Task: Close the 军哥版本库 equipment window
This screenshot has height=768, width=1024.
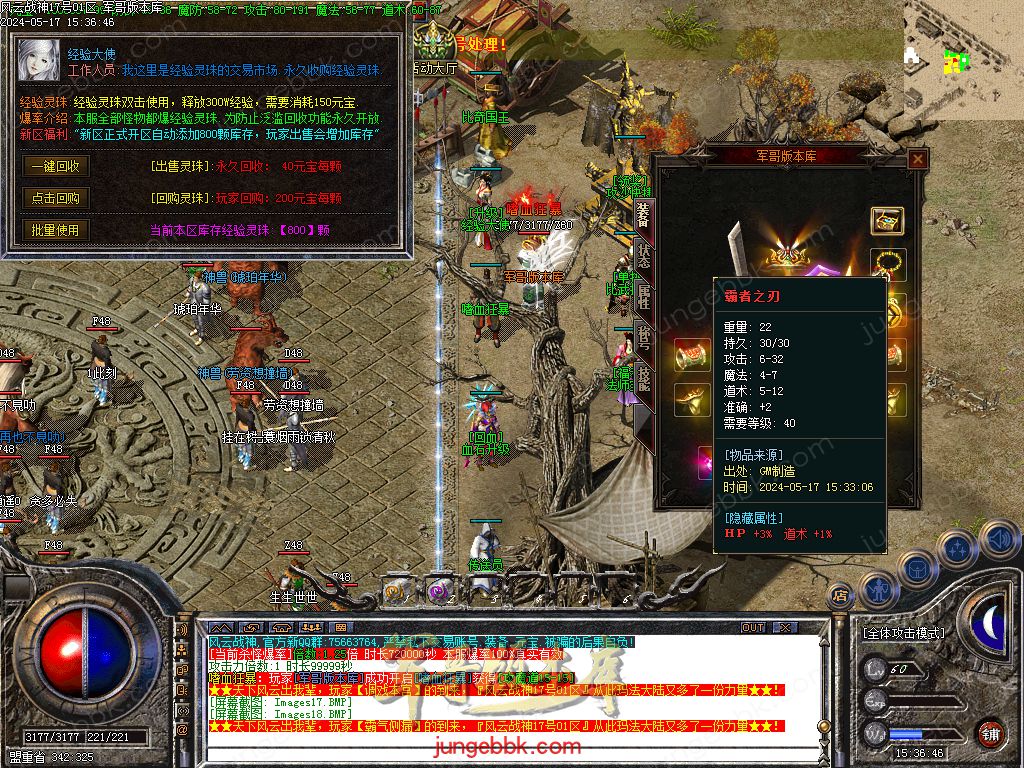Action: (x=917, y=160)
